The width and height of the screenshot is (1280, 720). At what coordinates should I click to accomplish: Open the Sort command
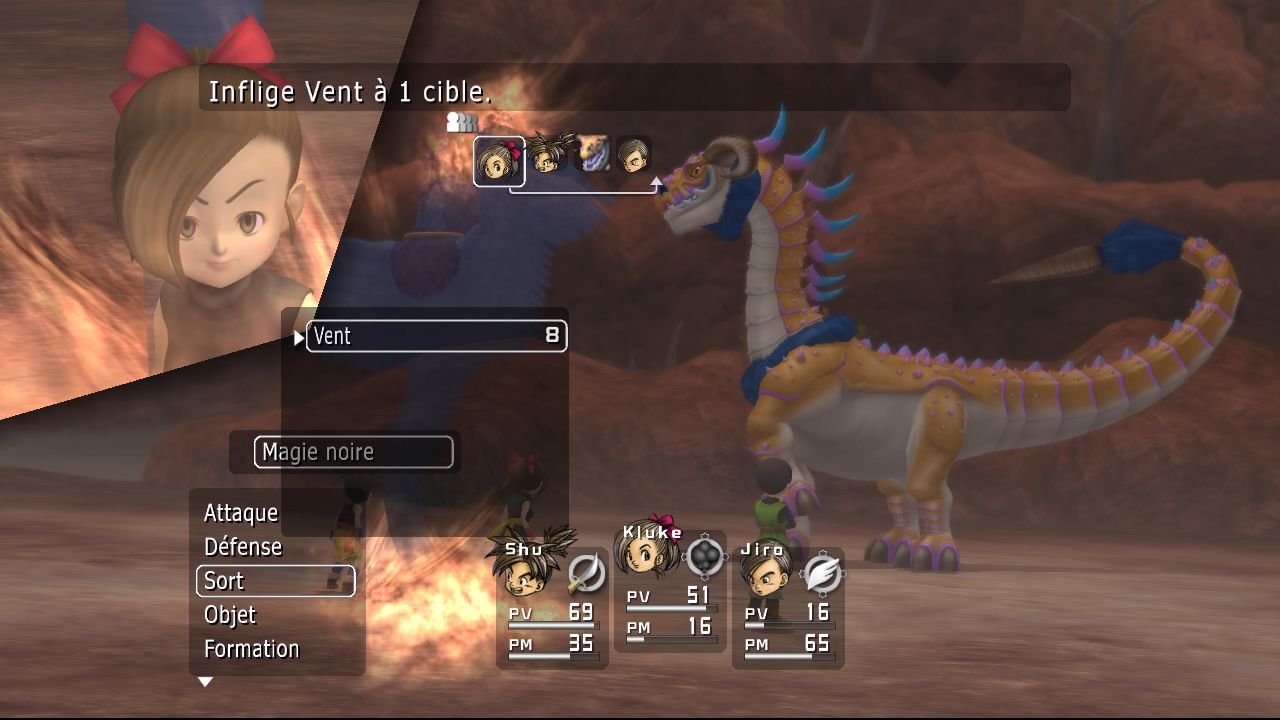(x=275, y=581)
